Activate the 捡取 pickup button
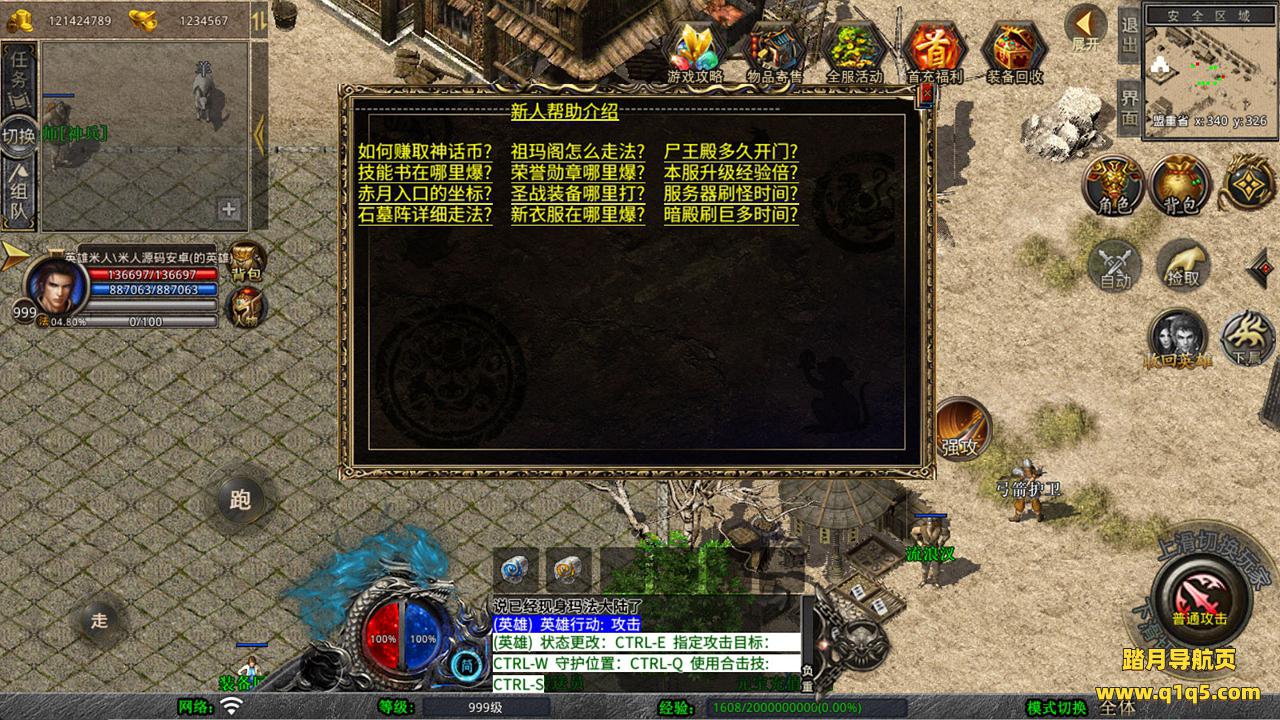Screen dimensions: 1280x720 coord(1183,265)
